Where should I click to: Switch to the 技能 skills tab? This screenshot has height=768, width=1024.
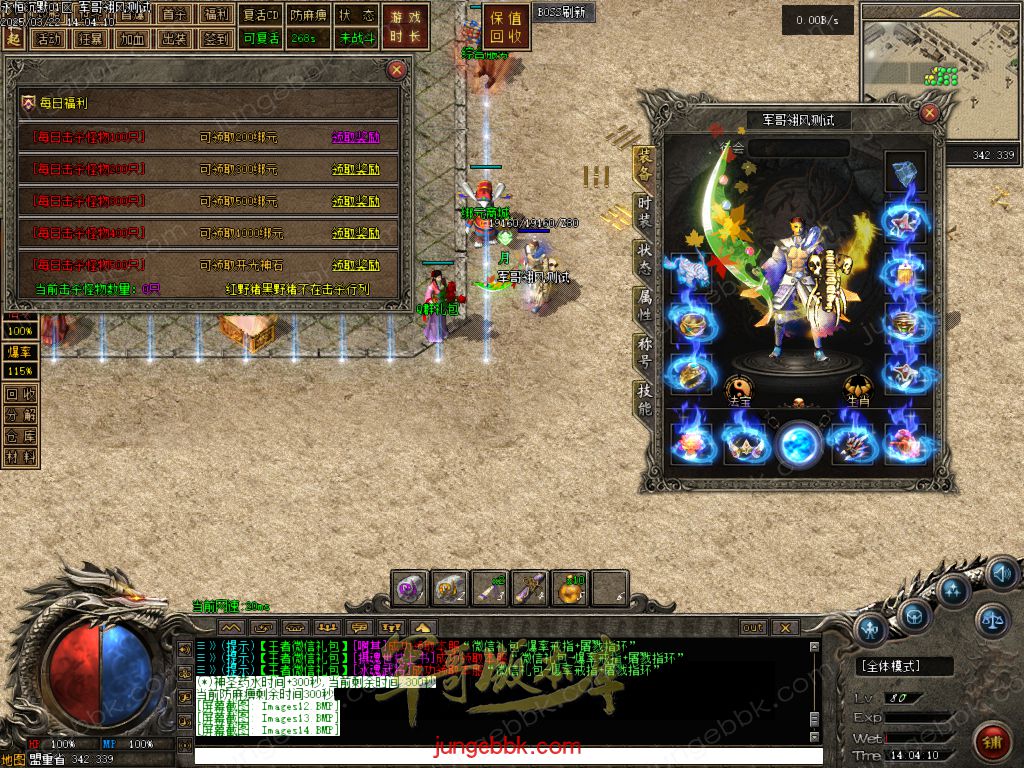point(645,399)
